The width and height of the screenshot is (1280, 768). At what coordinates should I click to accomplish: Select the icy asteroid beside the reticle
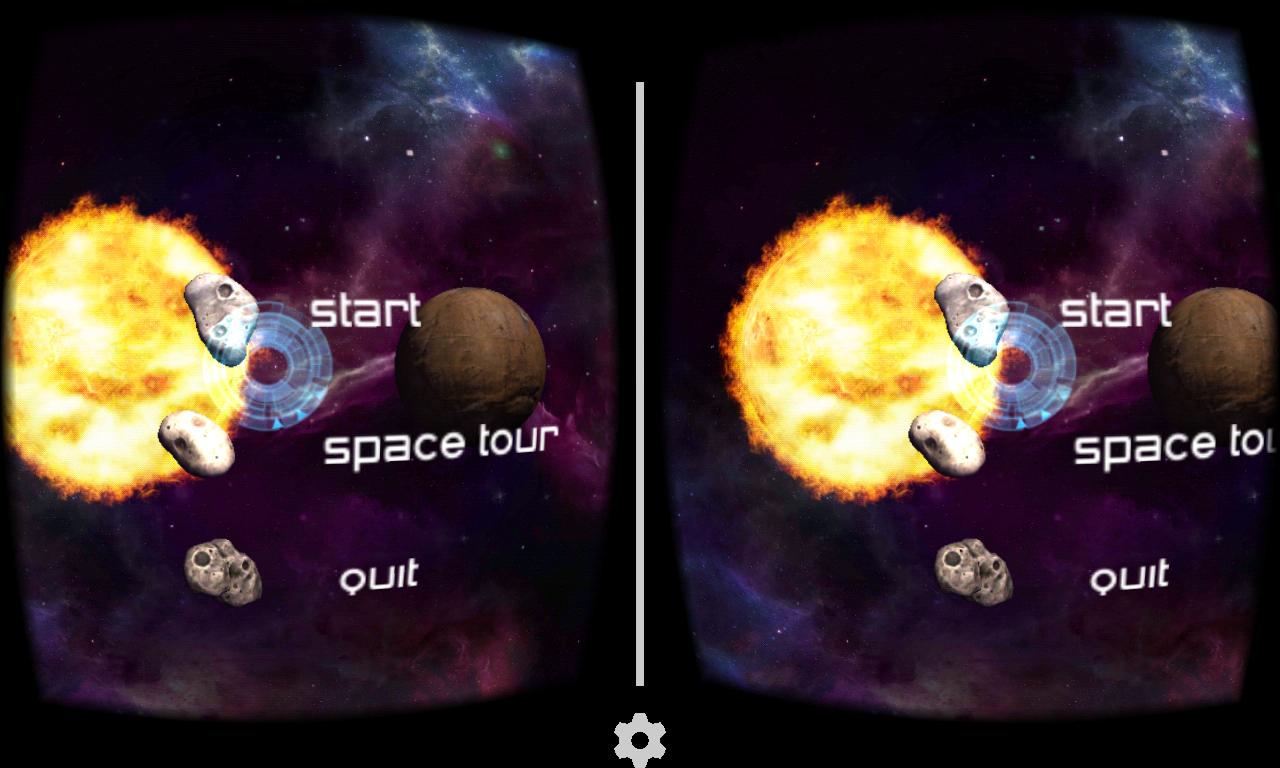[x=222, y=320]
